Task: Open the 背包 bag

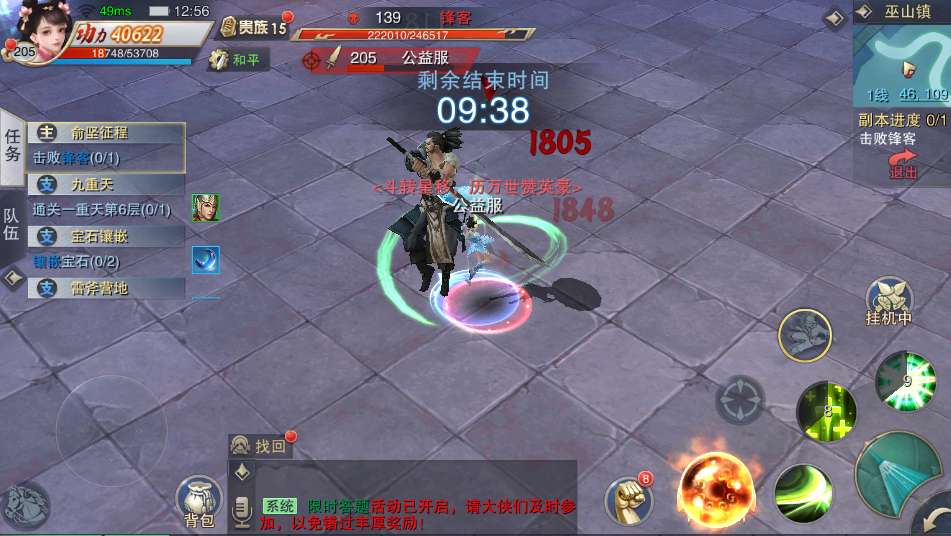Action: click(199, 501)
